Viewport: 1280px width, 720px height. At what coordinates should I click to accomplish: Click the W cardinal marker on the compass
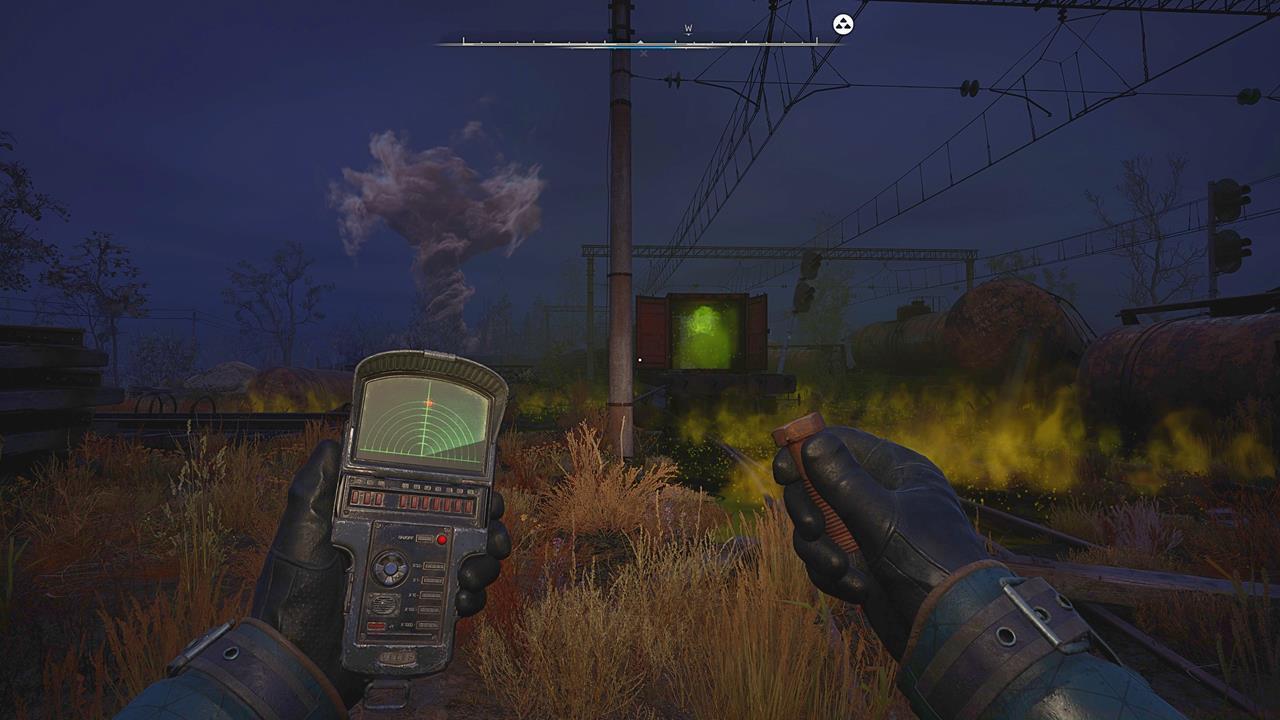click(x=687, y=30)
